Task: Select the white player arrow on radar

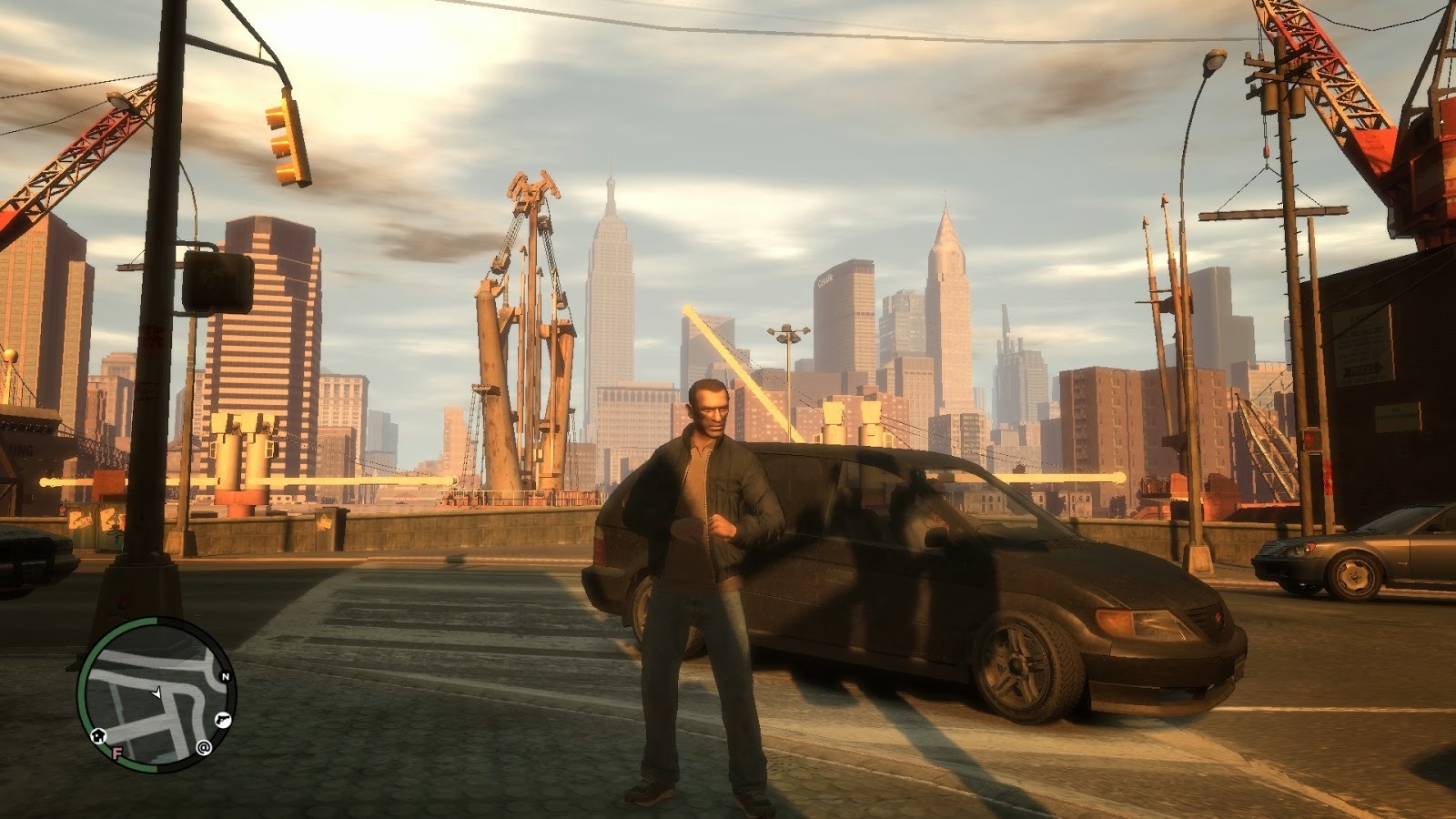Action: (157, 693)
